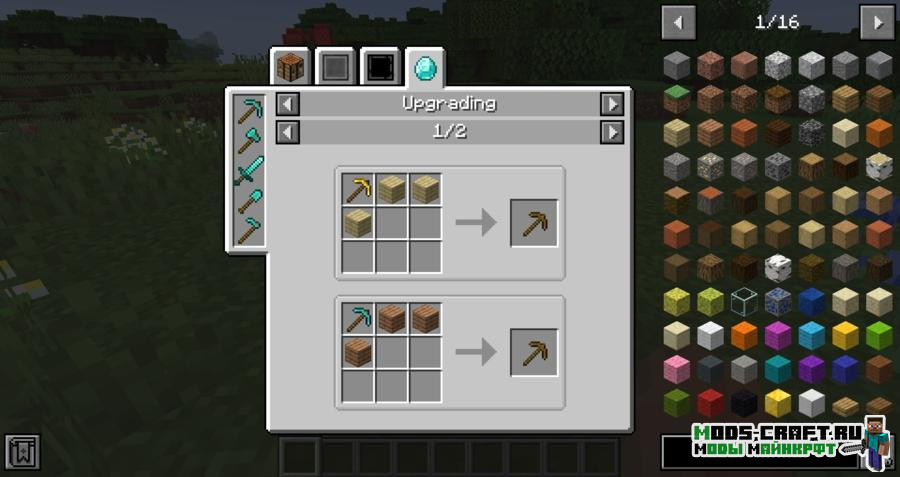Switch to the crafting table recipe tab
900x477 pixels.
click(x=290, y=68)
